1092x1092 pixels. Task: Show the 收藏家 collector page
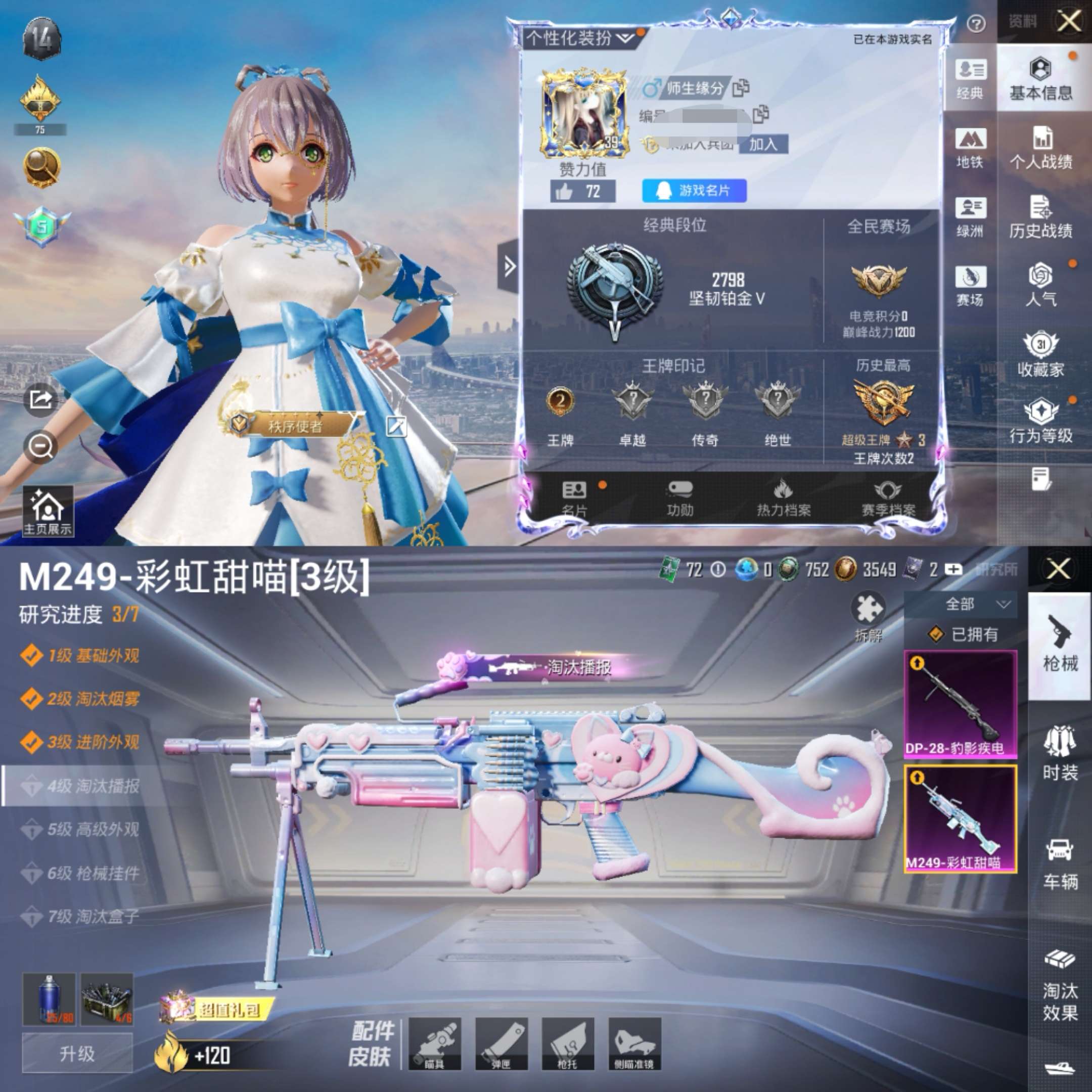pyautogui.click(x=1040, y=355)
